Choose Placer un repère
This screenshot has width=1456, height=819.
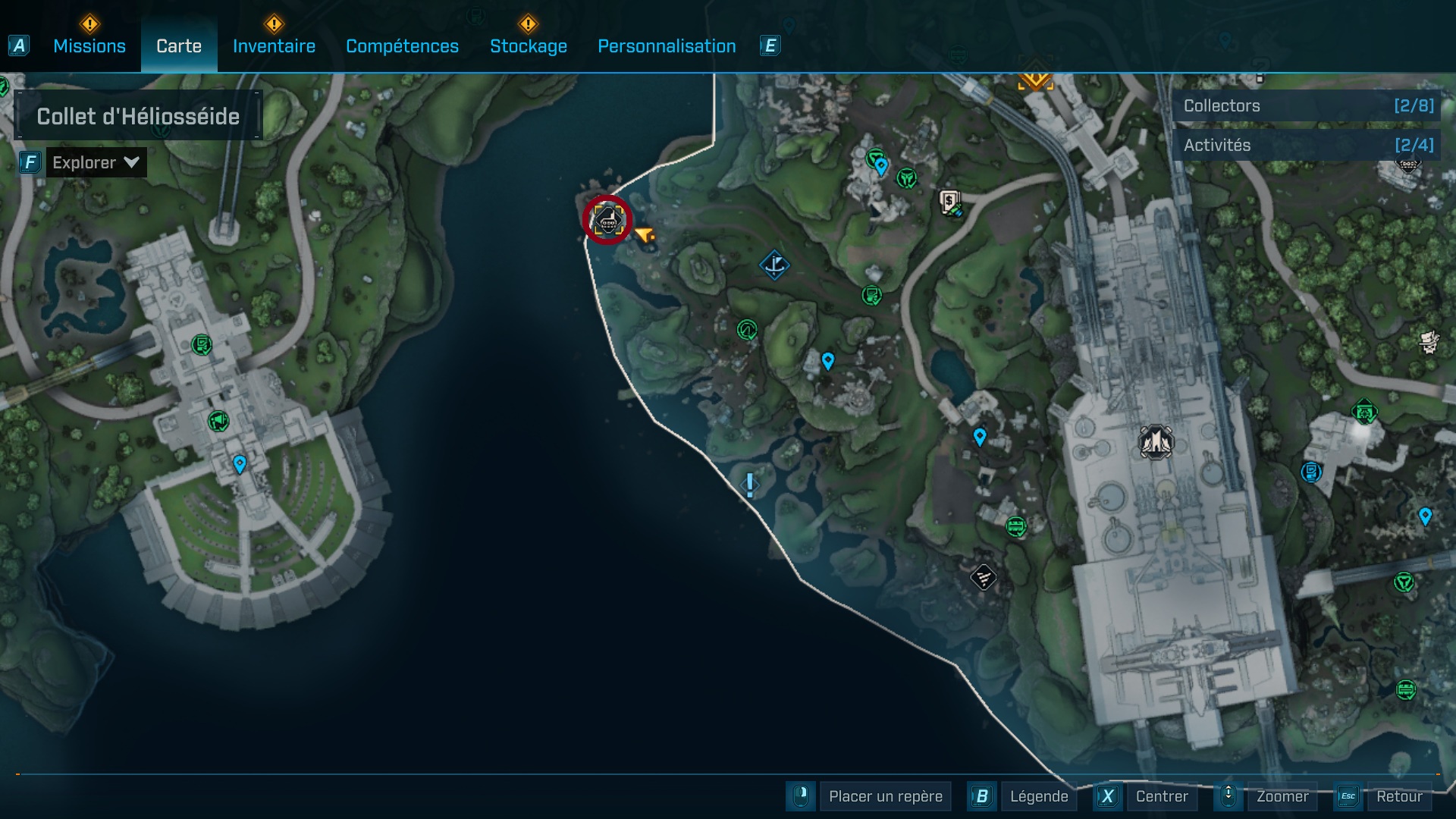[885, 796]
